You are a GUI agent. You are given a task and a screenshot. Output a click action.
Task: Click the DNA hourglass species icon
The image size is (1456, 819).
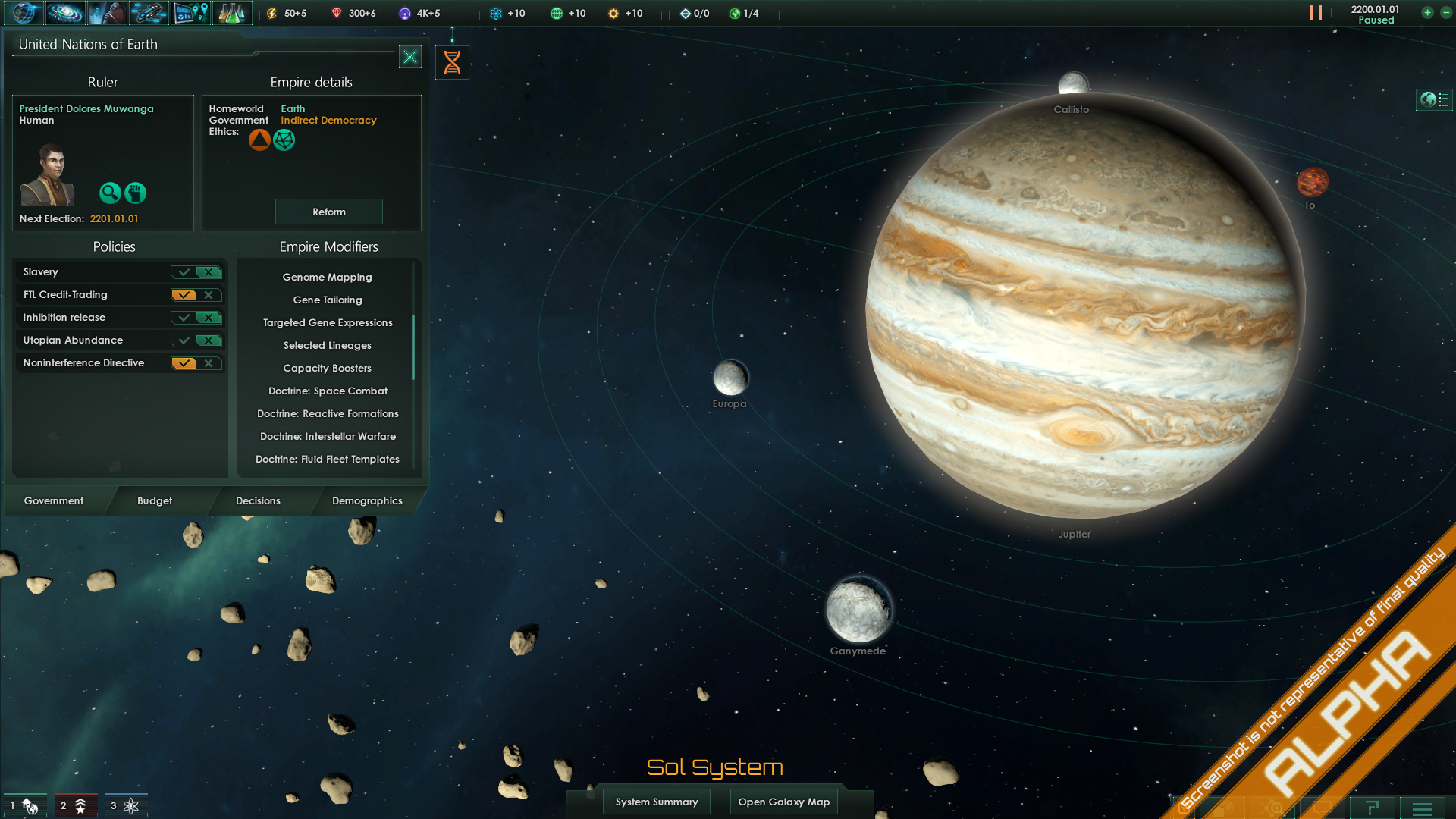452,62
